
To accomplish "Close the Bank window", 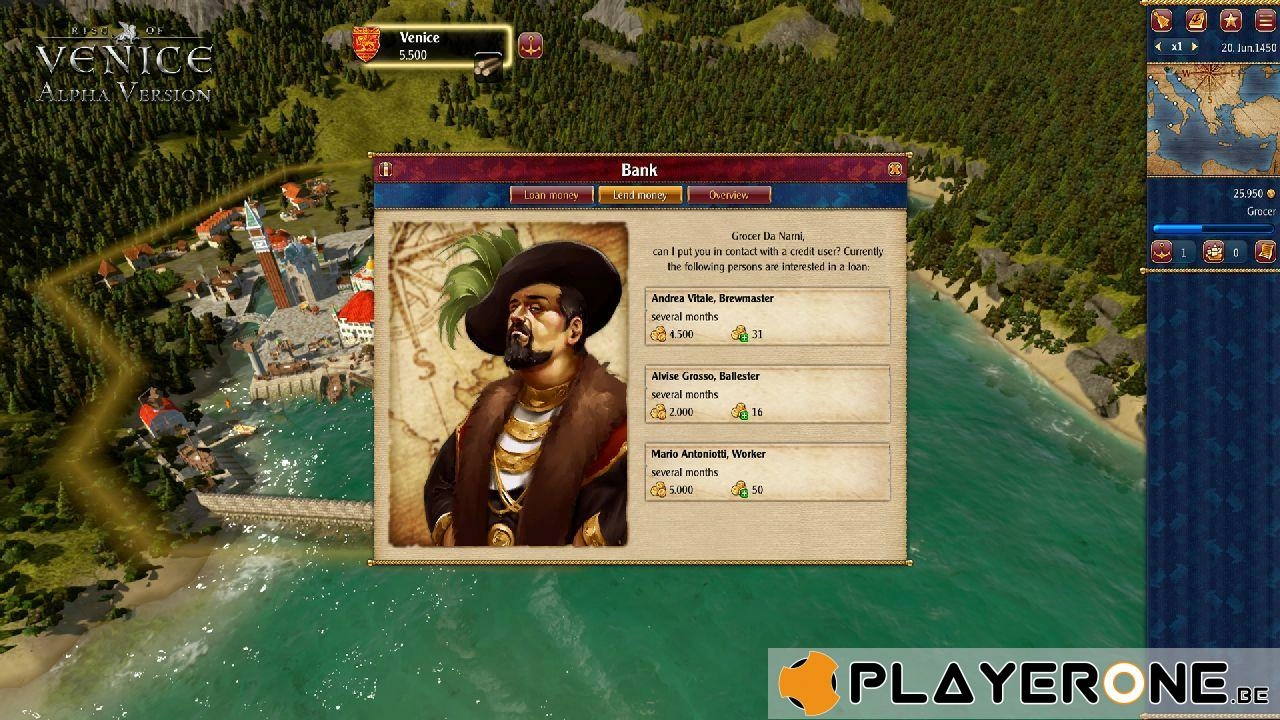I will (x=895, y=170).
